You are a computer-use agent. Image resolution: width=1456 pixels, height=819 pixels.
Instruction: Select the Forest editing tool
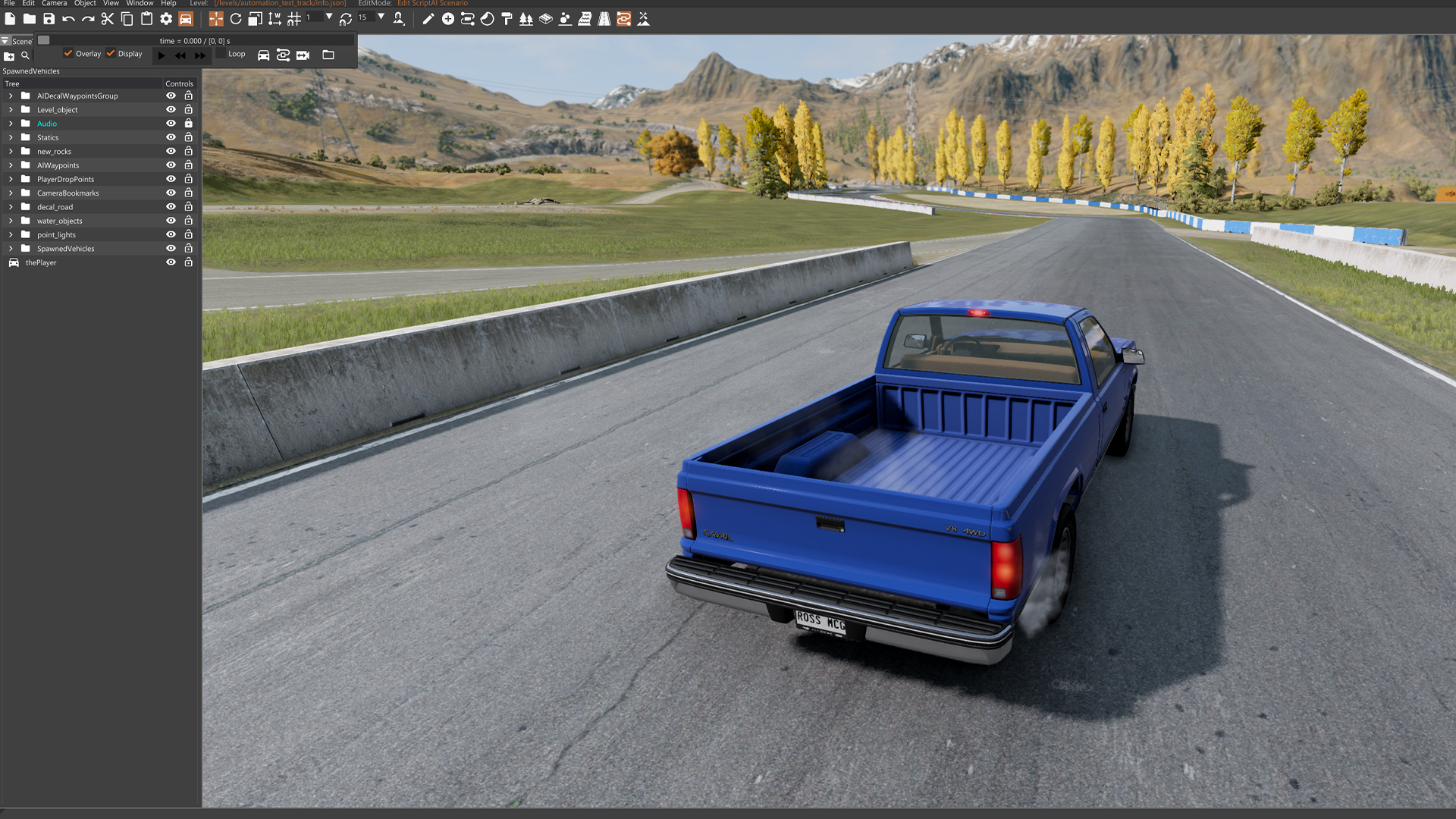pos(526,19)
